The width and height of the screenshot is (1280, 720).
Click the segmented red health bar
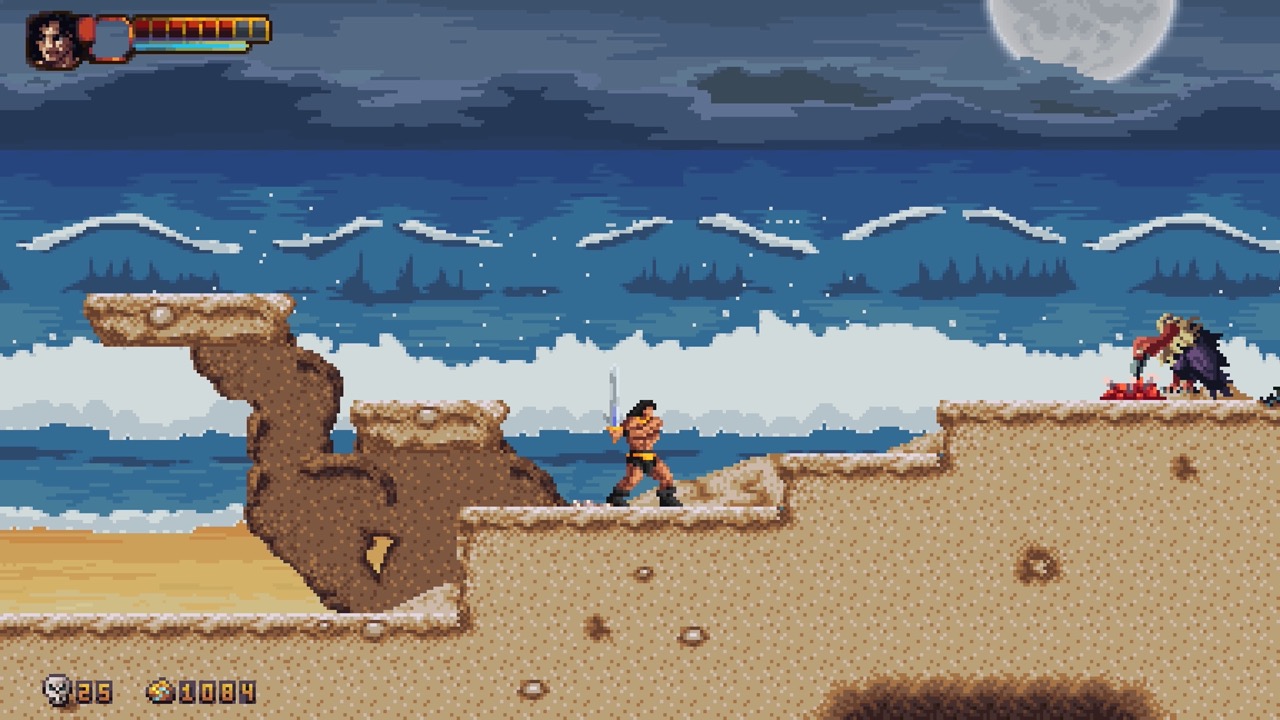[x=185, y=28]
